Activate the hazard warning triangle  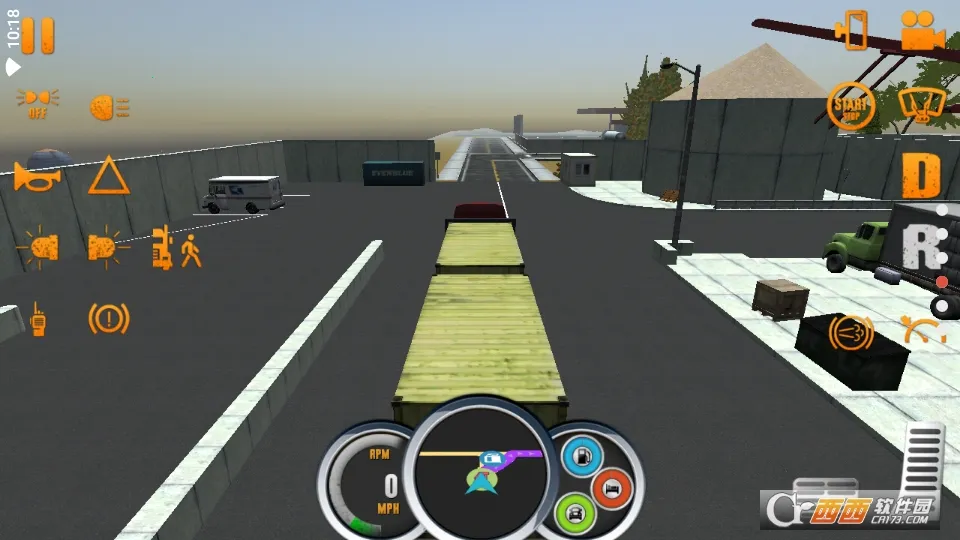pos(108,176)
